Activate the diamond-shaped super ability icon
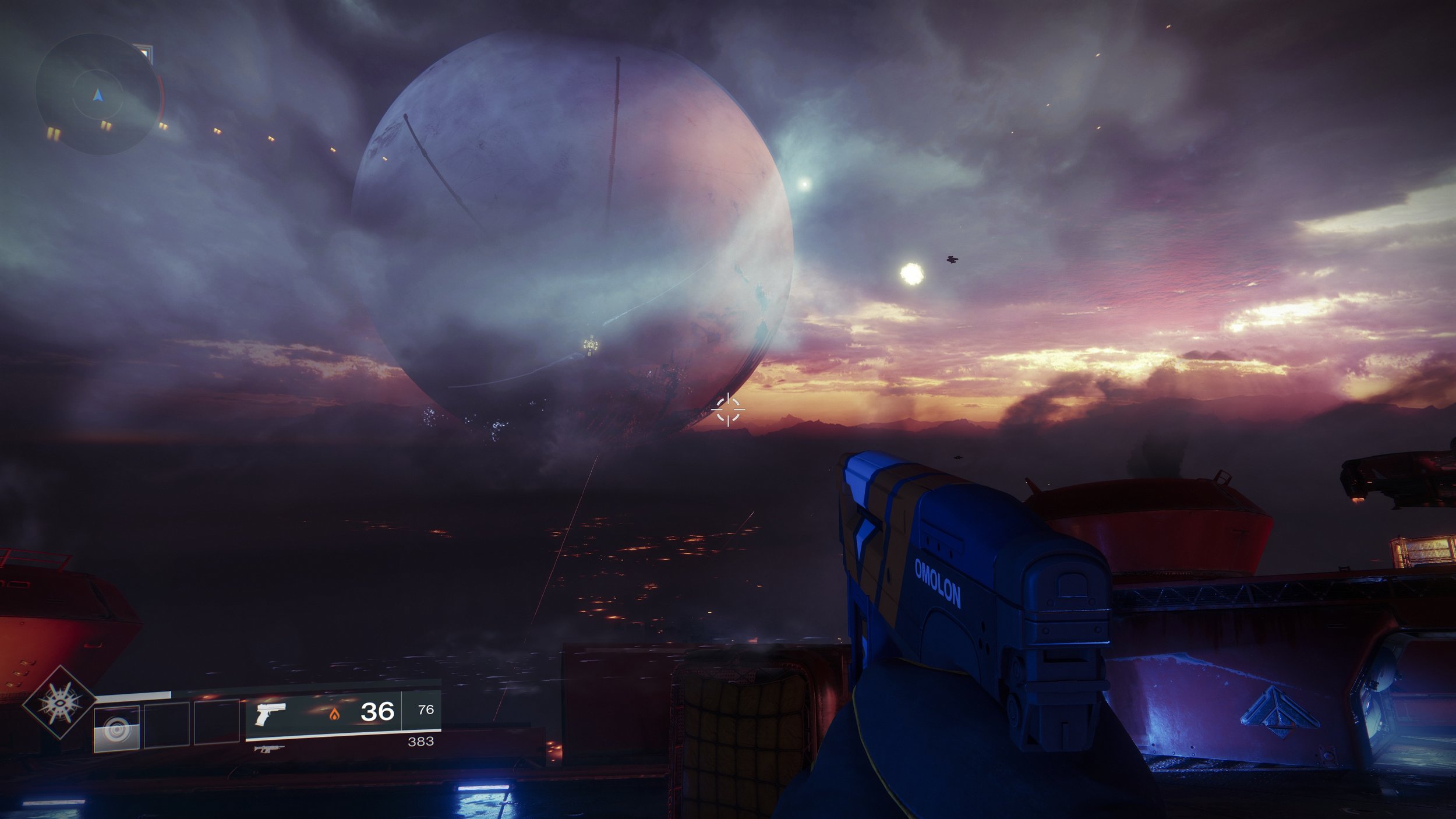Image resolution: width=1456 pixels, height=819 pixels. tap(59, 702)
